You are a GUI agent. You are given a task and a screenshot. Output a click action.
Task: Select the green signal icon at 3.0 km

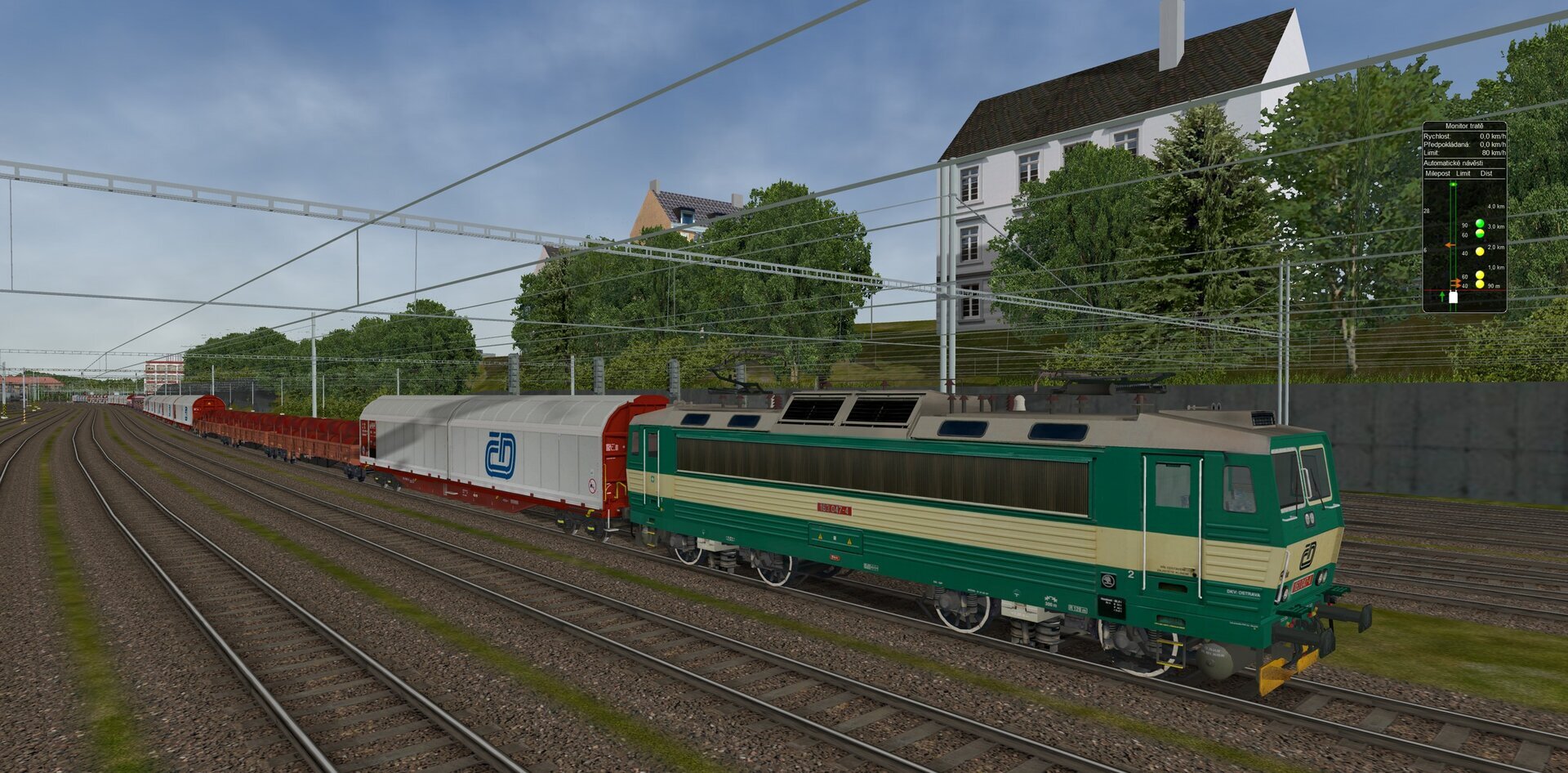pyautogui.click(x=1480, y=223)
